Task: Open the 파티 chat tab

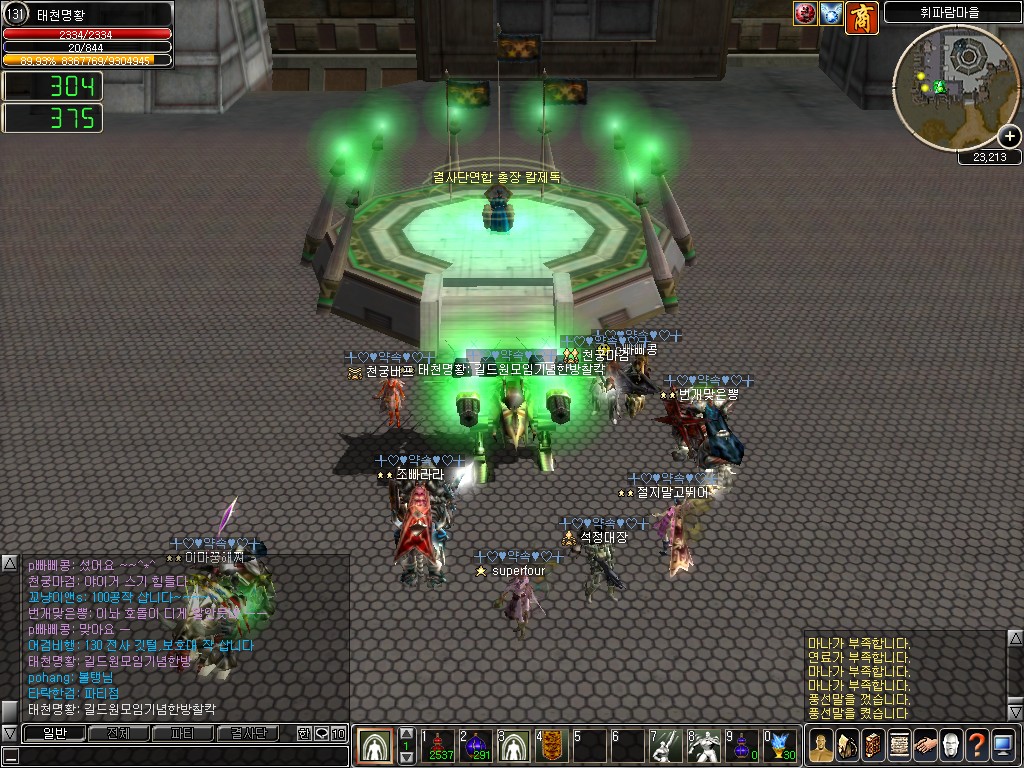Action: [183, 734]
